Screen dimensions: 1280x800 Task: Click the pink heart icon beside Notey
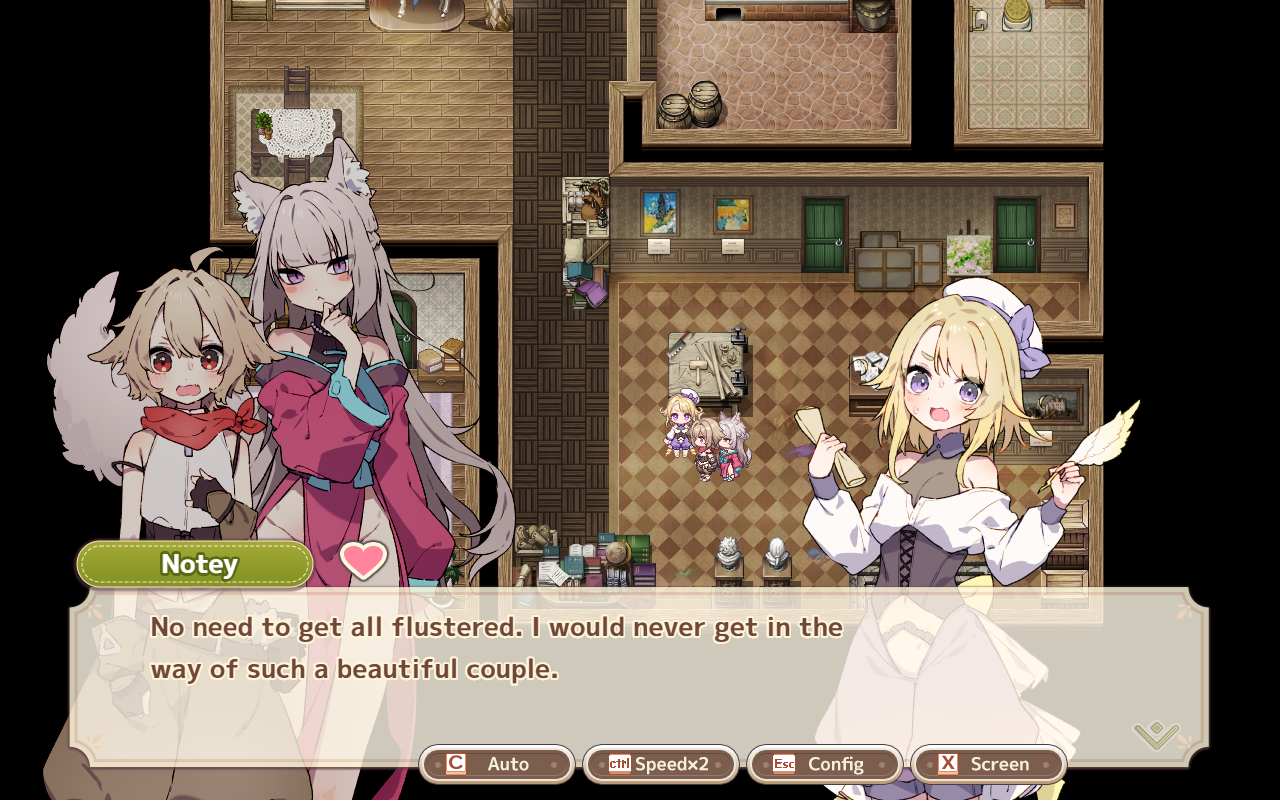coord(363,561)
